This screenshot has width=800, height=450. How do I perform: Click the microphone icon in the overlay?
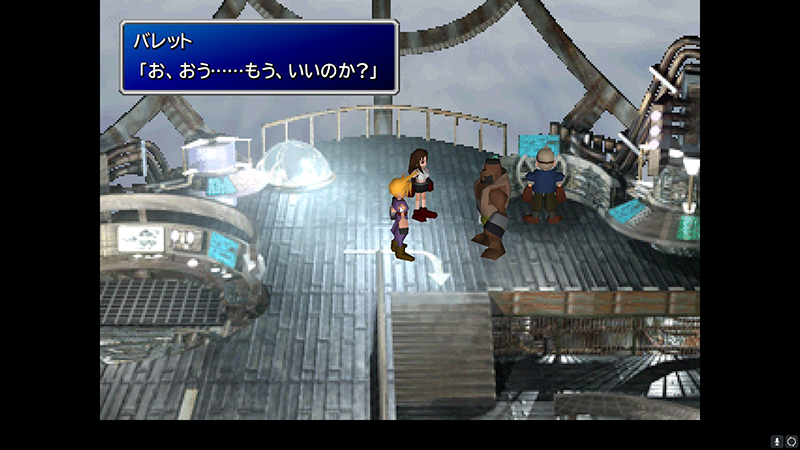(775, 440)
